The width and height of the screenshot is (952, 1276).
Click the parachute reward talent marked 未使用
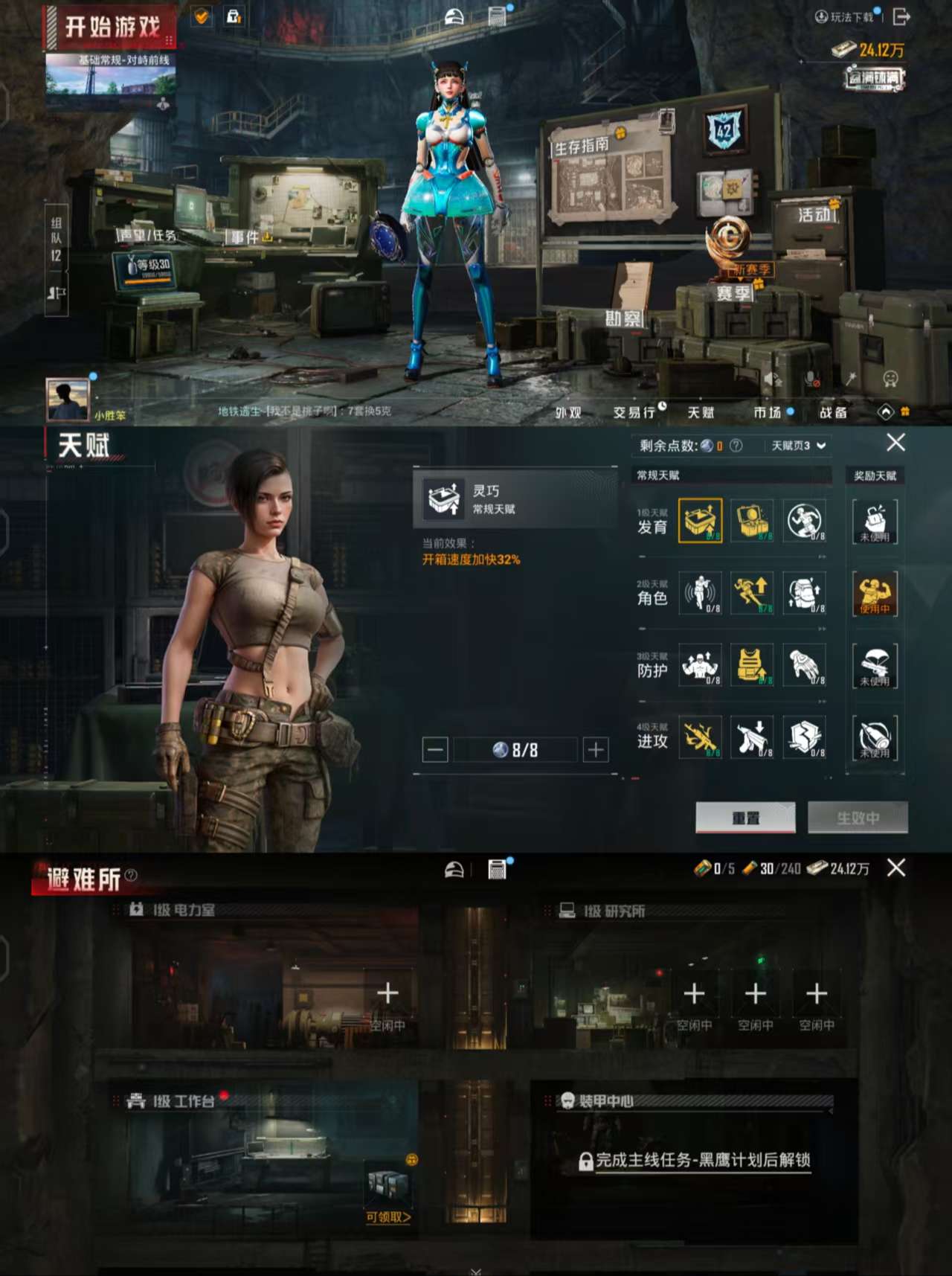coord(876,667)
